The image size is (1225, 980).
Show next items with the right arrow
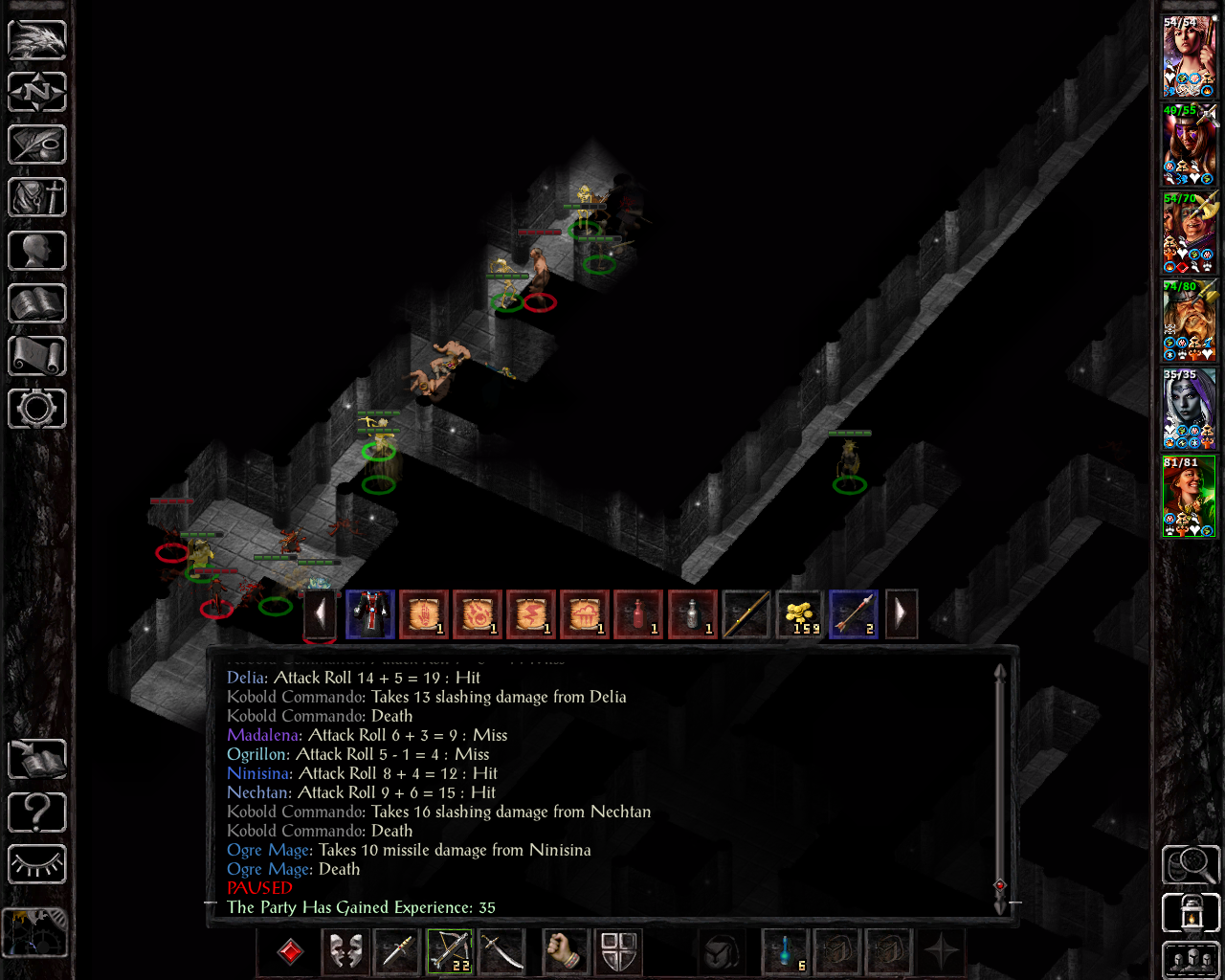[x=901, y=614]
